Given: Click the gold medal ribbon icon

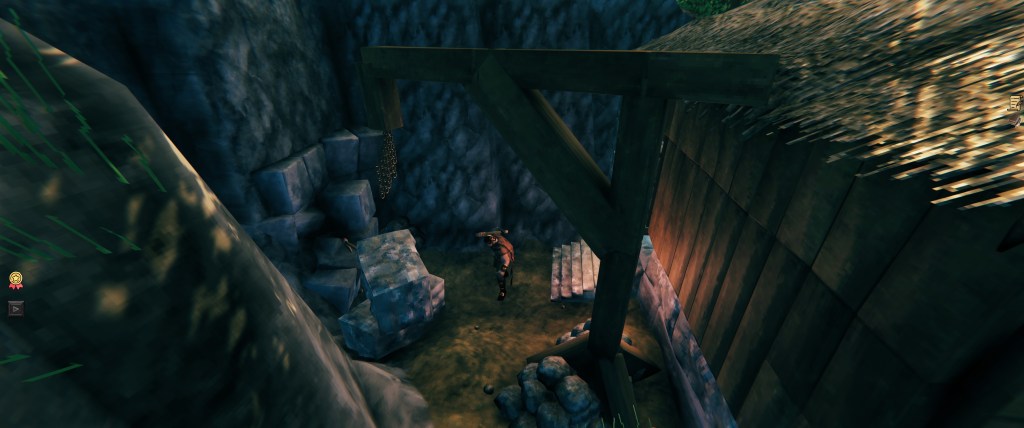Looking at the screenshot, I should pyautogui.click(x=16, y=281).
